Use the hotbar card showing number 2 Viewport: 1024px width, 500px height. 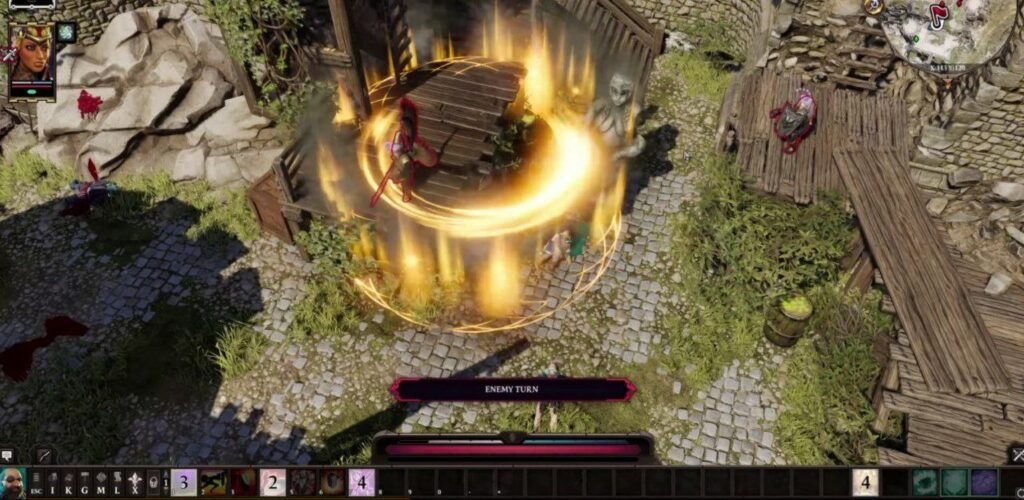tap(273, 482)
